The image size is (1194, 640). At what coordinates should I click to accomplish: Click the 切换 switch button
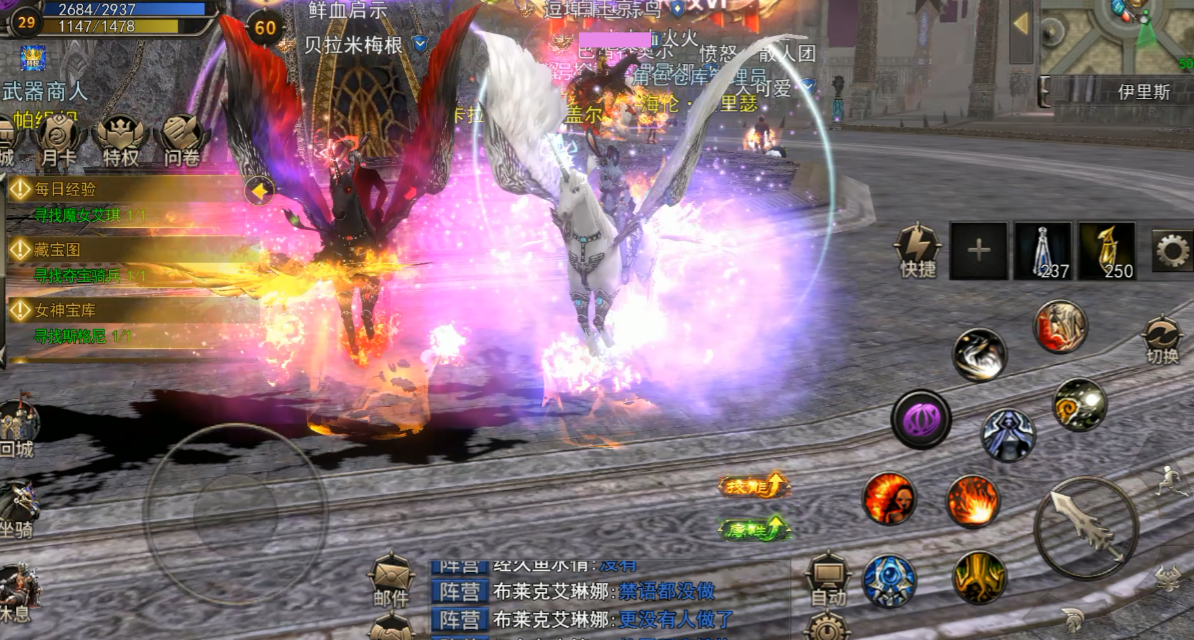point(1163,339)
